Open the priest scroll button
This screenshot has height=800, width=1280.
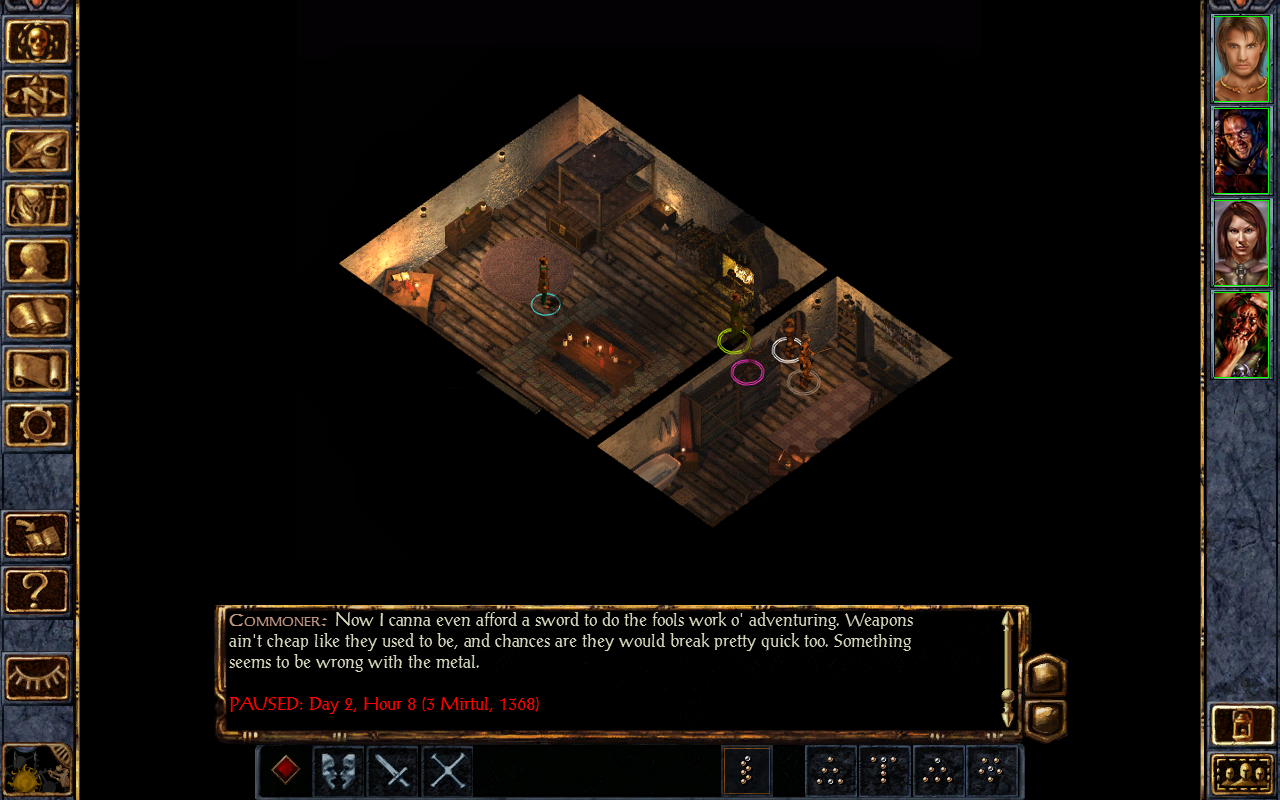[x=38, y=371]
